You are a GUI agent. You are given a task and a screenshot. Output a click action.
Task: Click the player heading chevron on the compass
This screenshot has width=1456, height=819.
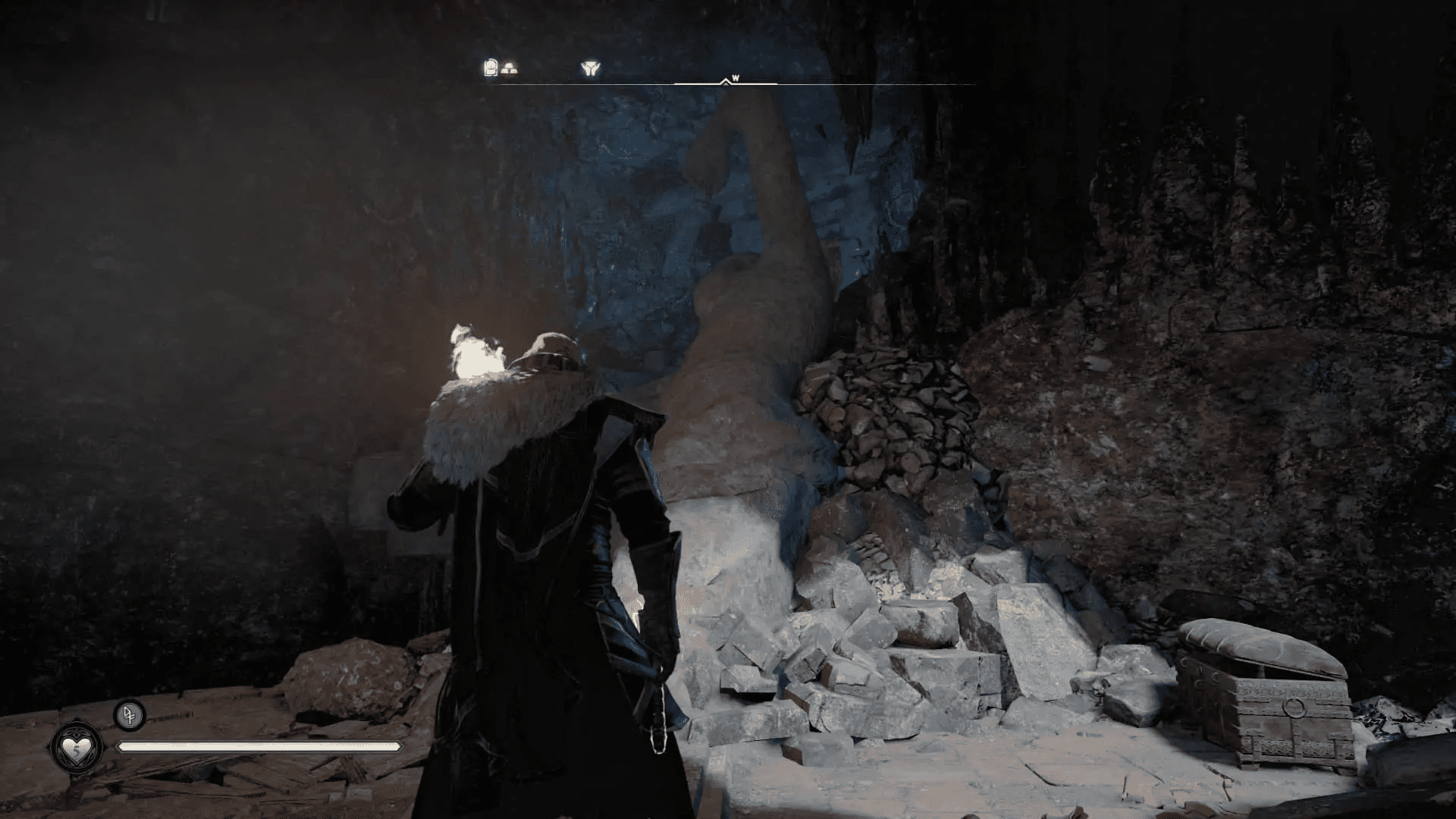726,80
